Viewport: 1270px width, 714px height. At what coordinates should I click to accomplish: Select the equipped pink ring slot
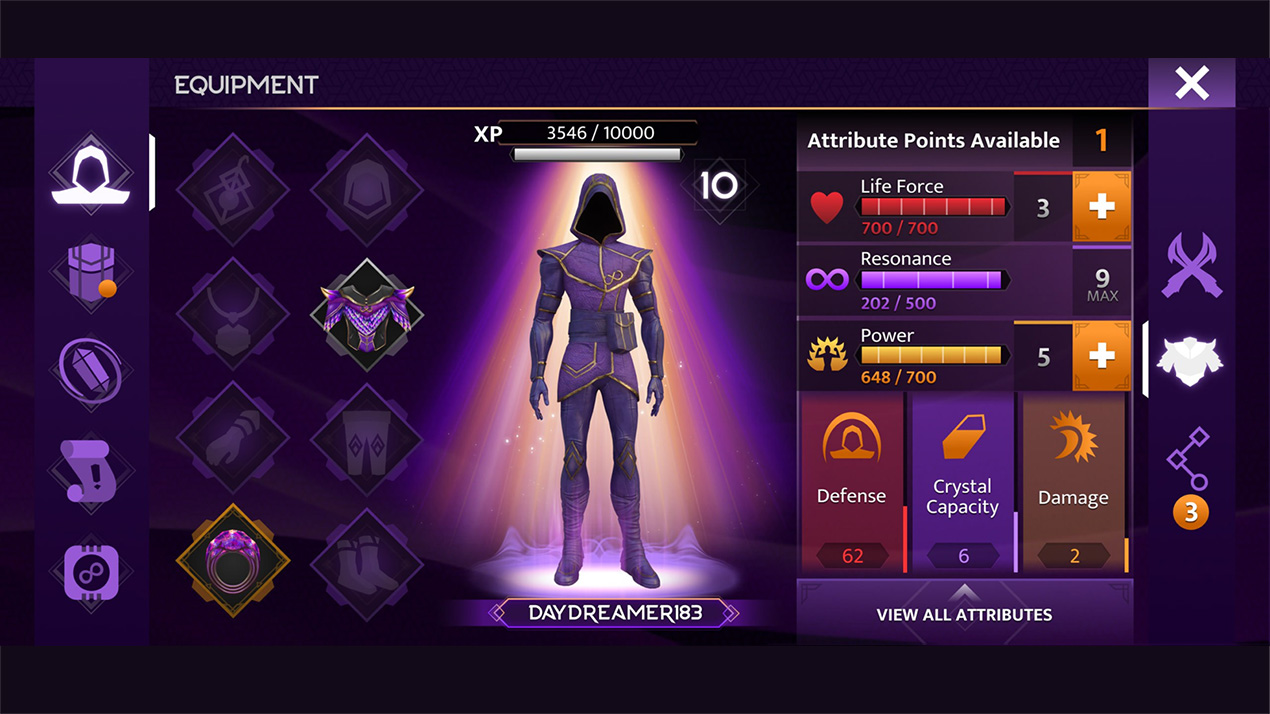tap(233, 560)
